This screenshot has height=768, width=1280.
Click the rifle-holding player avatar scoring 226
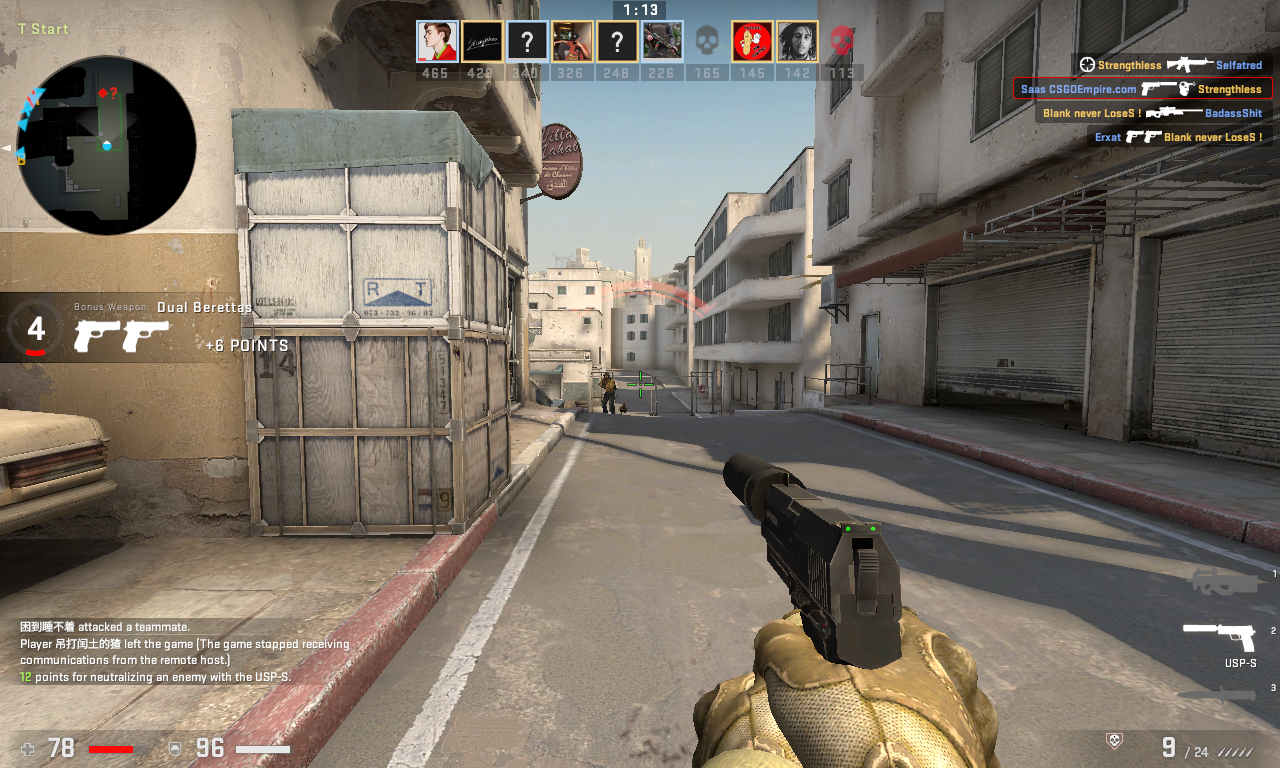pyautogui.click(x=662, y=42)
